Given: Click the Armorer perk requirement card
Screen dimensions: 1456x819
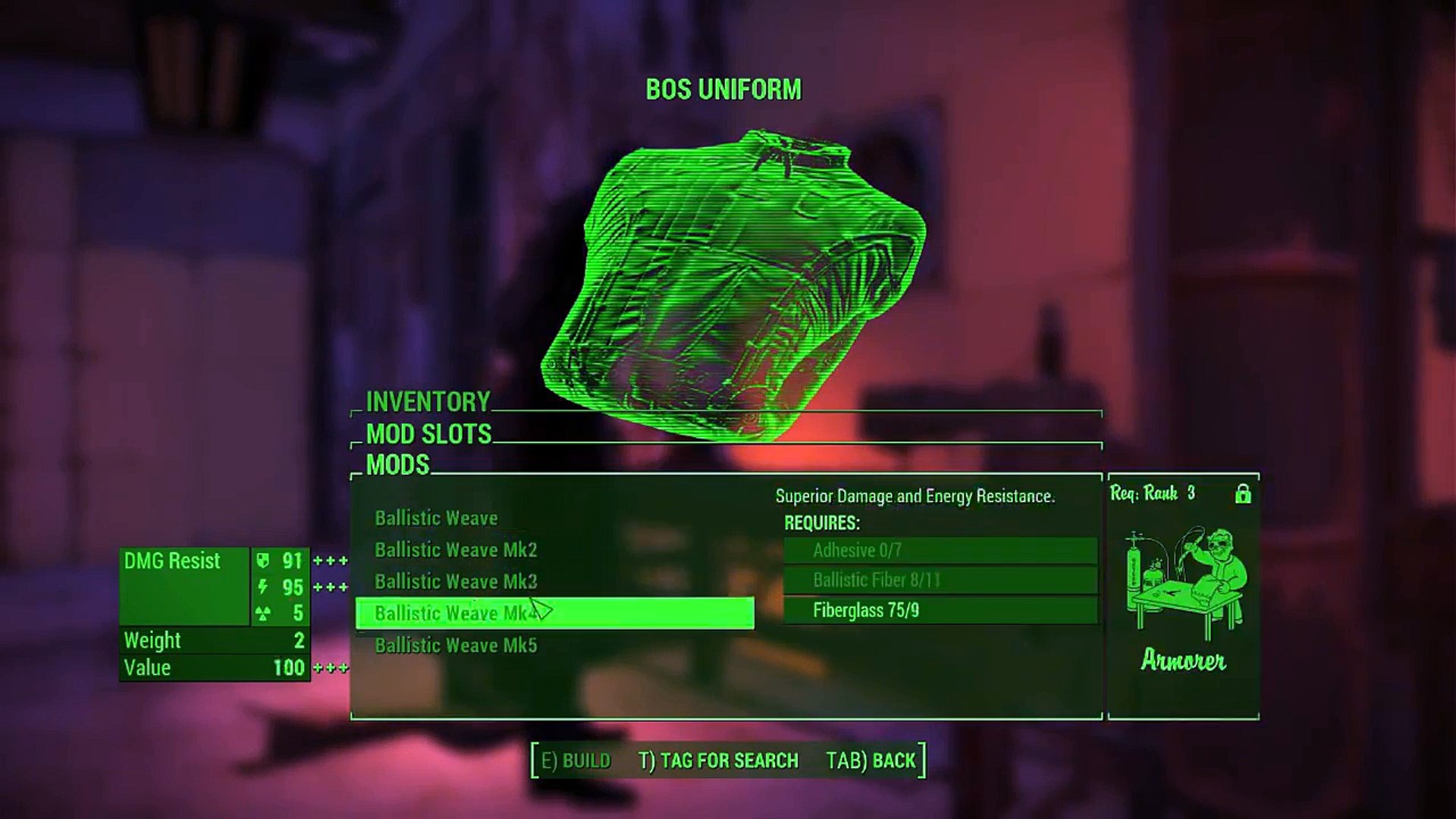Looking at the screenshot, I should (1183, 597).
